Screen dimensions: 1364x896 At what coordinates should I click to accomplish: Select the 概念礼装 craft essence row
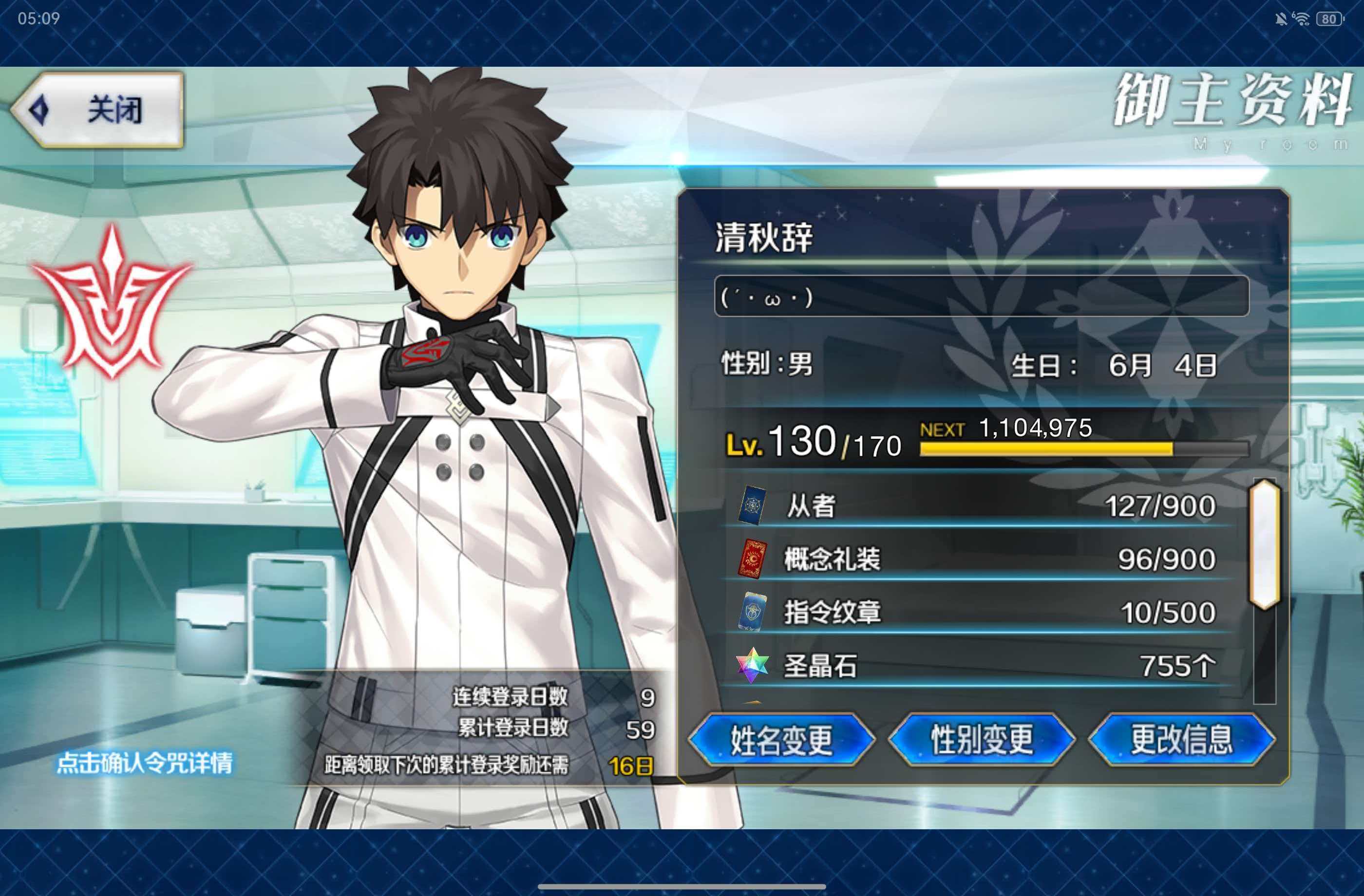[980, 559]
